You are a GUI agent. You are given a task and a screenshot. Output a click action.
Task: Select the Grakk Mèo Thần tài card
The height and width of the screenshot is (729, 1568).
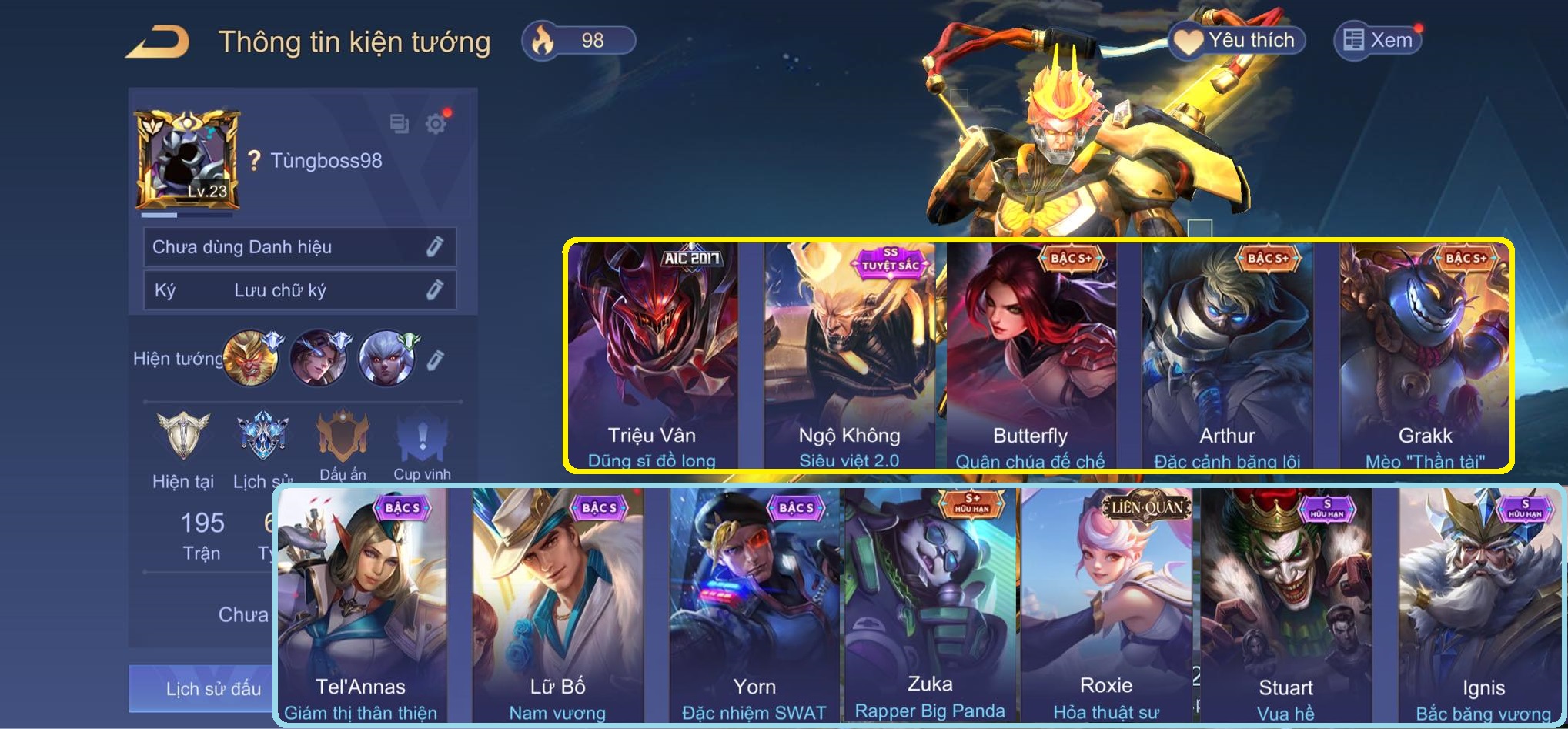pos(1425,354)
